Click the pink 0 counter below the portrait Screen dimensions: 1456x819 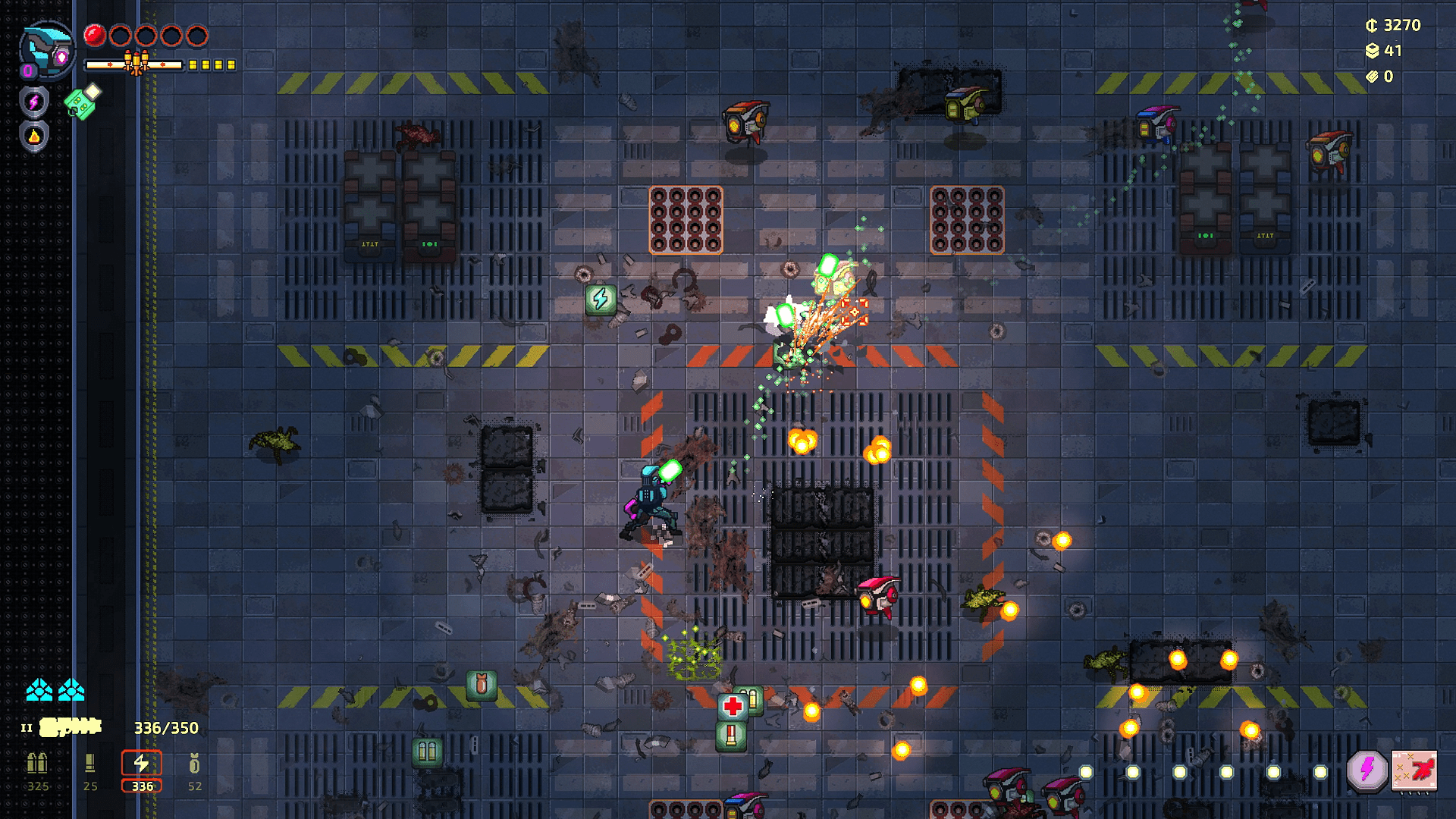tap(27, 70)
